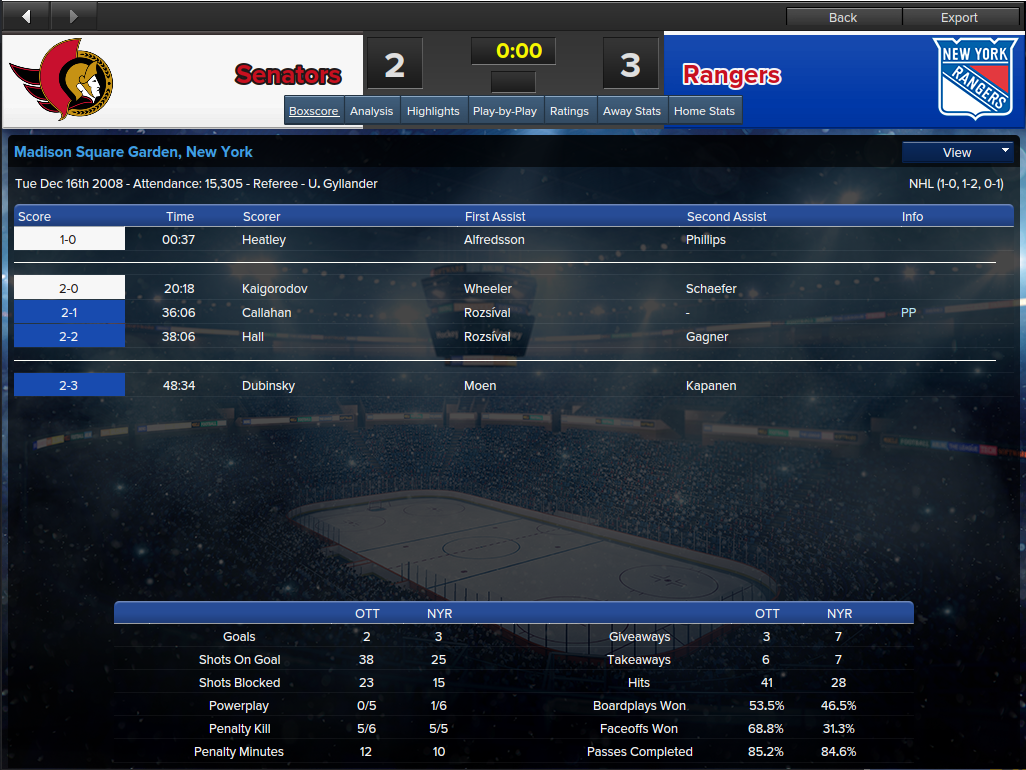Open the Away Stats tab
Image resolution: width=1026 pixels, height=770 pixels.
(632, 111)
